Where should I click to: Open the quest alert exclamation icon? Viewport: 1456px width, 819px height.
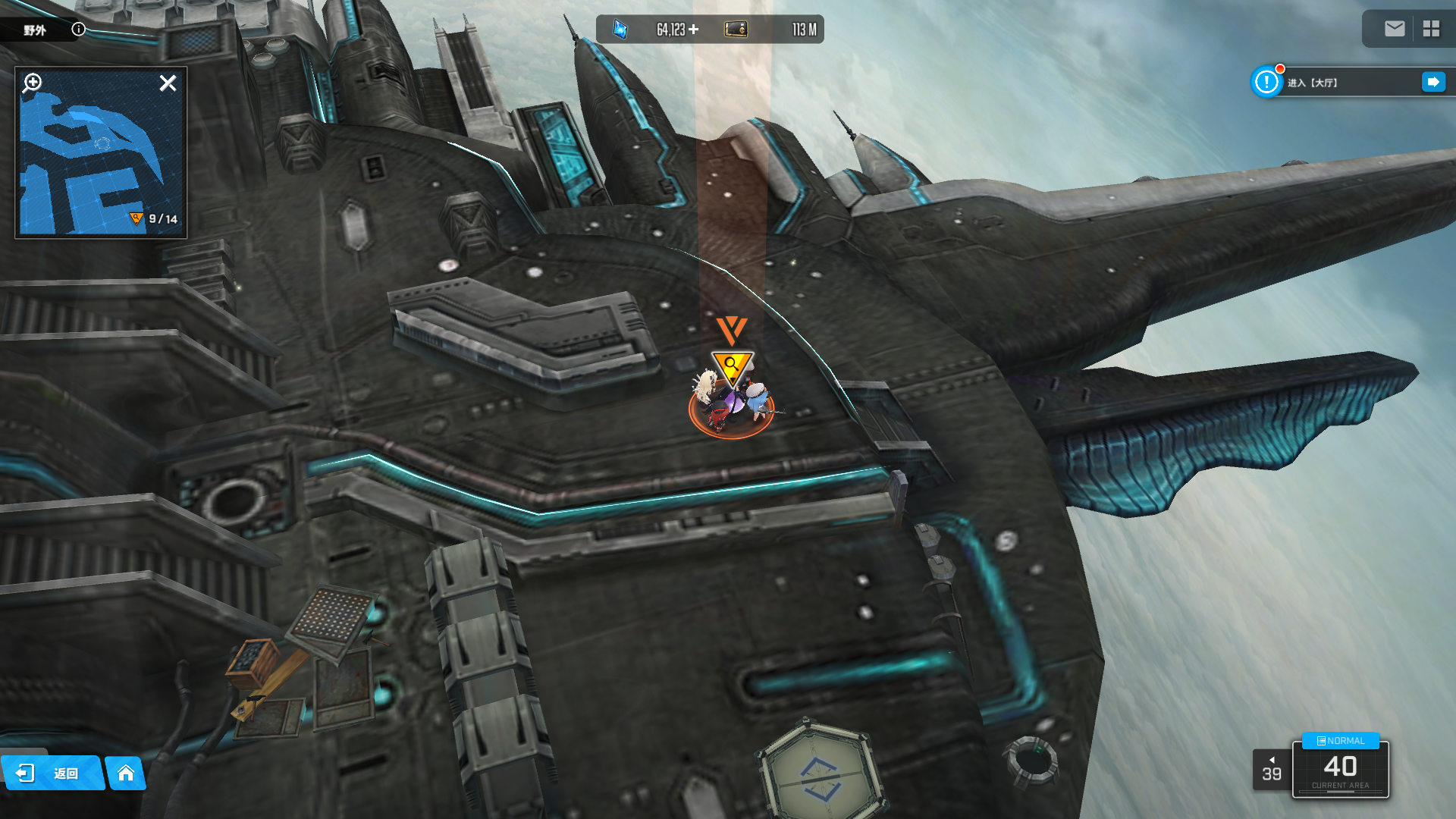point(1266,82)
